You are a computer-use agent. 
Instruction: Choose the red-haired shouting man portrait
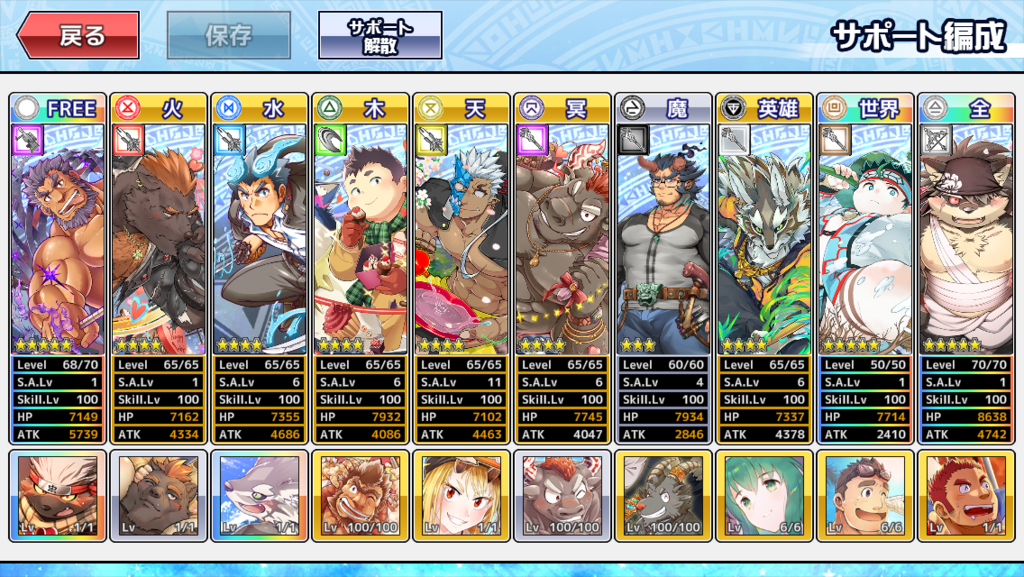coord(967,496)
